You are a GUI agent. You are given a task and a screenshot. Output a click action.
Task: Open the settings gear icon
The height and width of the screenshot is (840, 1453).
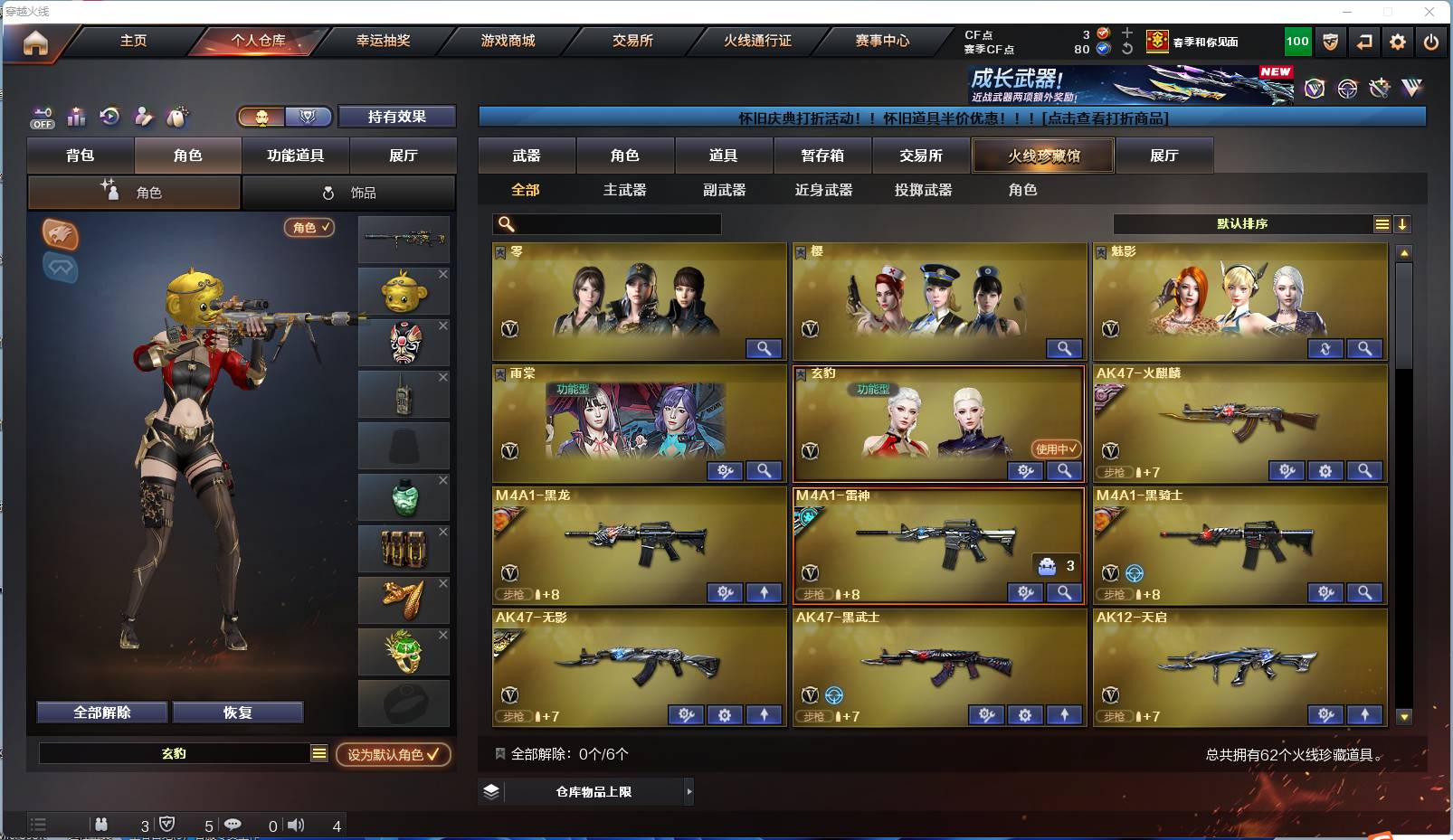tap(1398, 42)
